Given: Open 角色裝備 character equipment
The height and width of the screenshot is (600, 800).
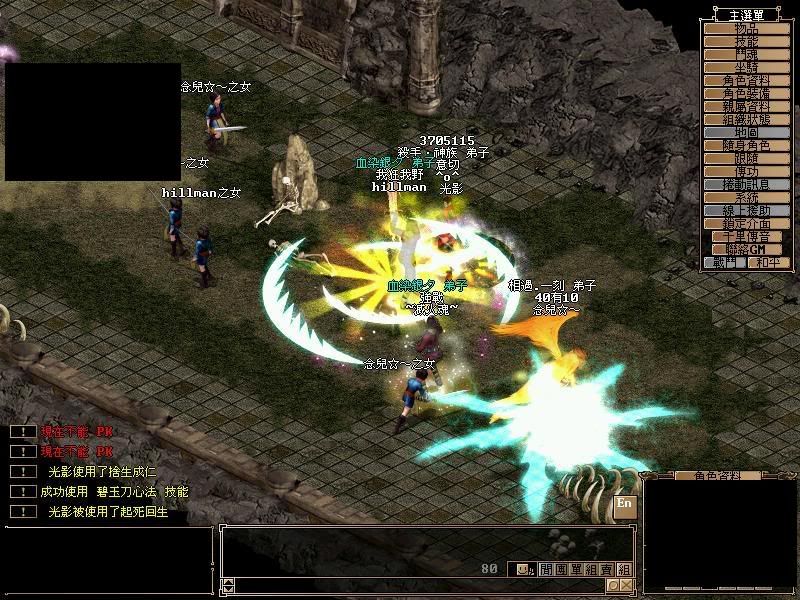Looking at the screenshot, I should [x=745, y=94].
